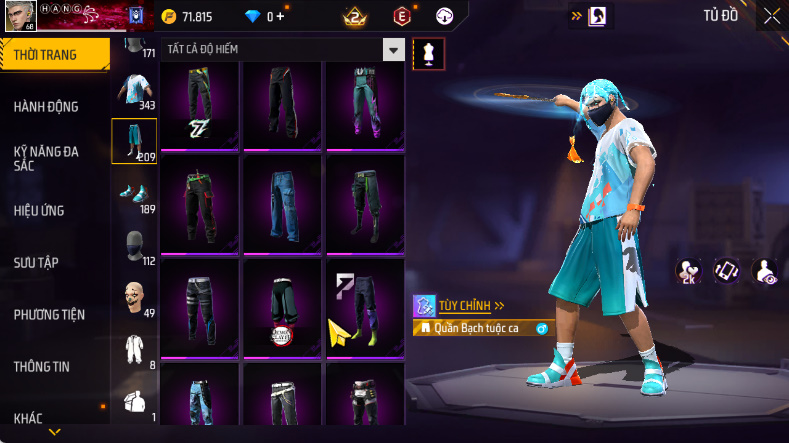Open the Tất Cả Độ Hiếm rarity dropdown
The width and height of the screenshot is (789, 443).
click(394, 50)
